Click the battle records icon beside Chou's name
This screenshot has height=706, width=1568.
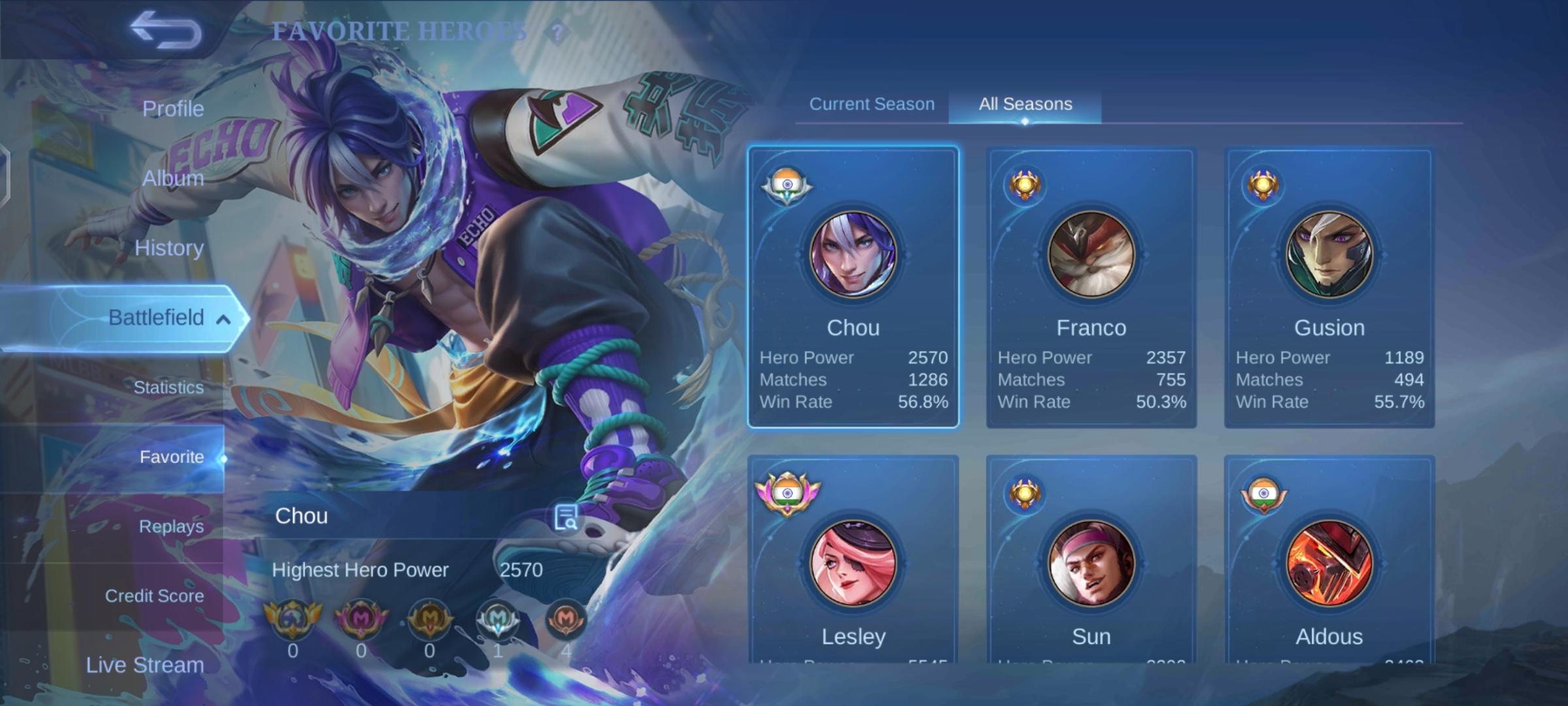[x=566, y=516]
